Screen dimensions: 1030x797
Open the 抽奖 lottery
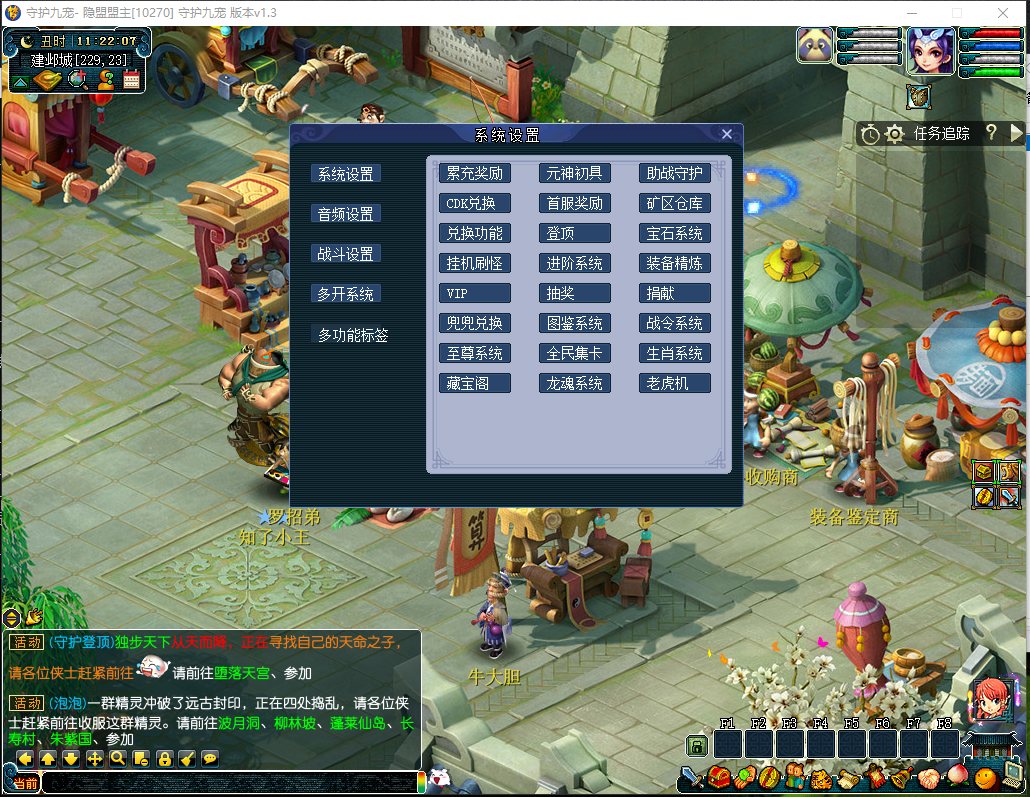[575, 293]
